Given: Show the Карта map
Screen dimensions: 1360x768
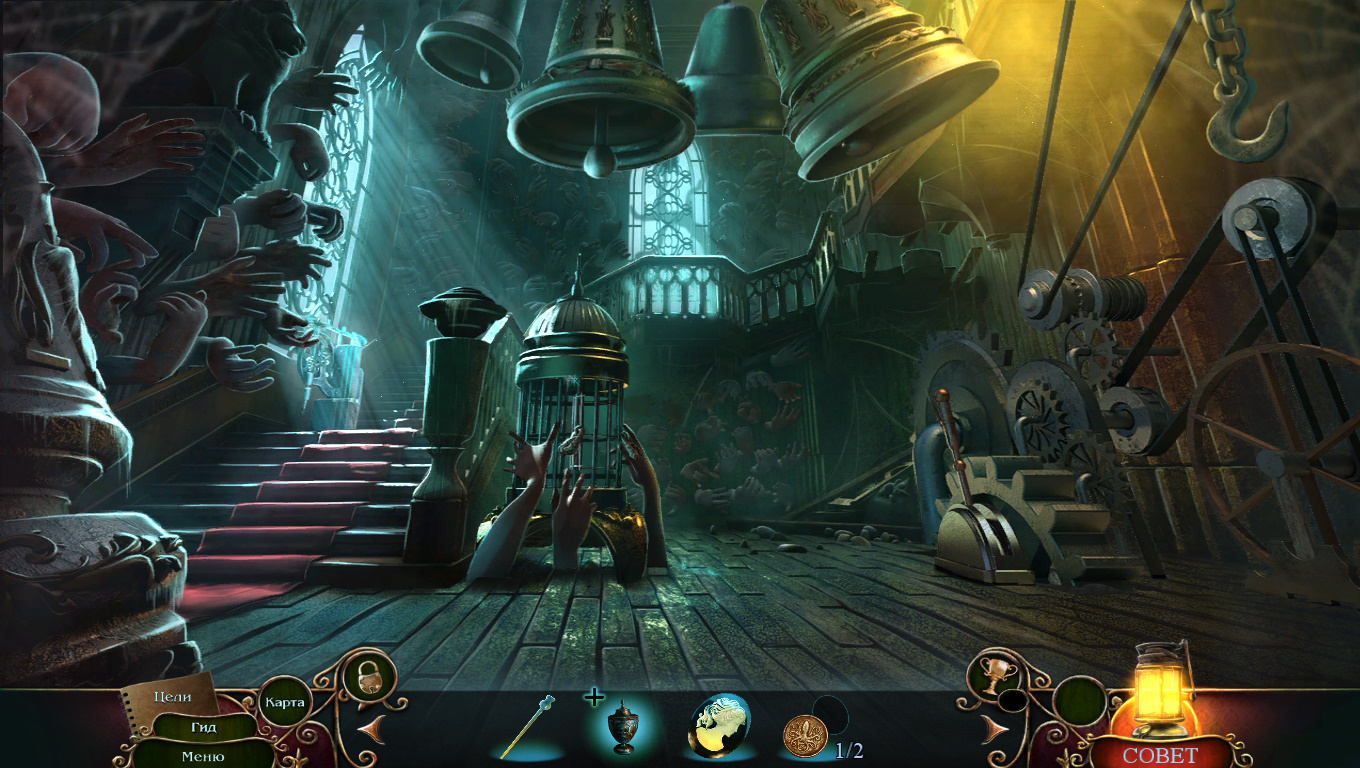Looking at the screenshot, I should tap(284, 702).
